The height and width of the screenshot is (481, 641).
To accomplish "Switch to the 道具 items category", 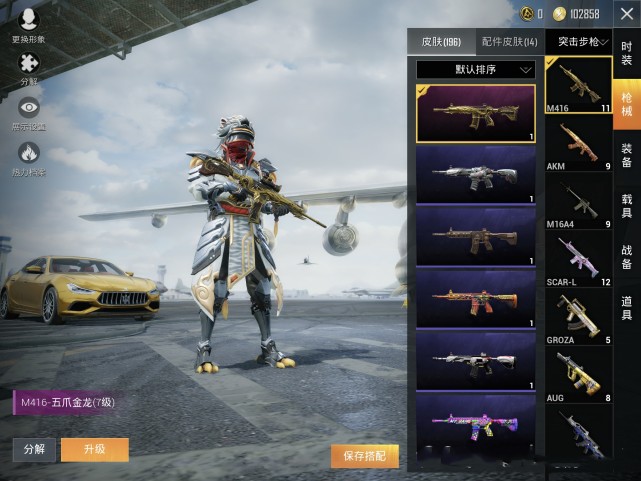I will coord(627,308).
